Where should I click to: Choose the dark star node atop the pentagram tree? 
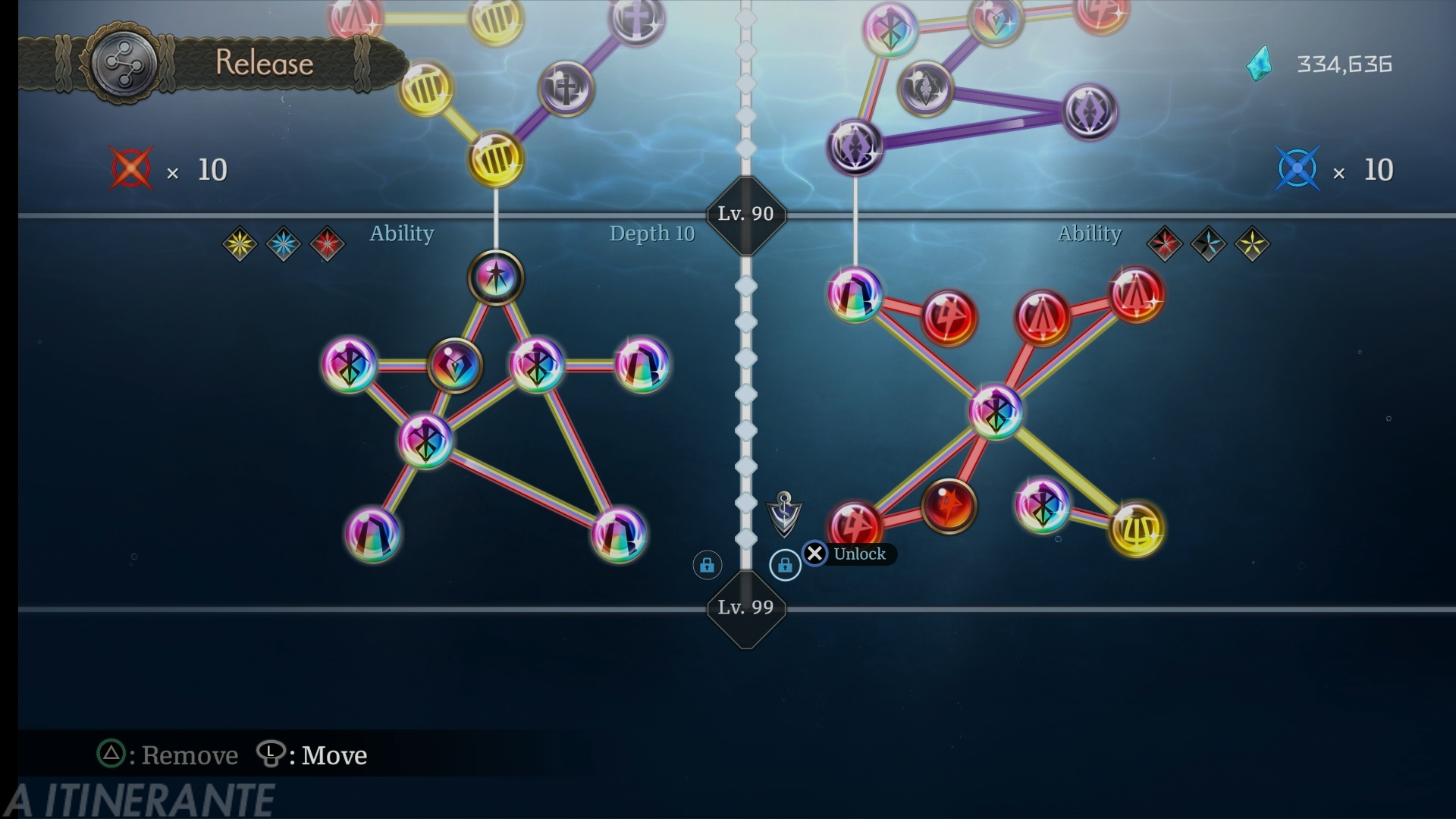click(496, 278)
